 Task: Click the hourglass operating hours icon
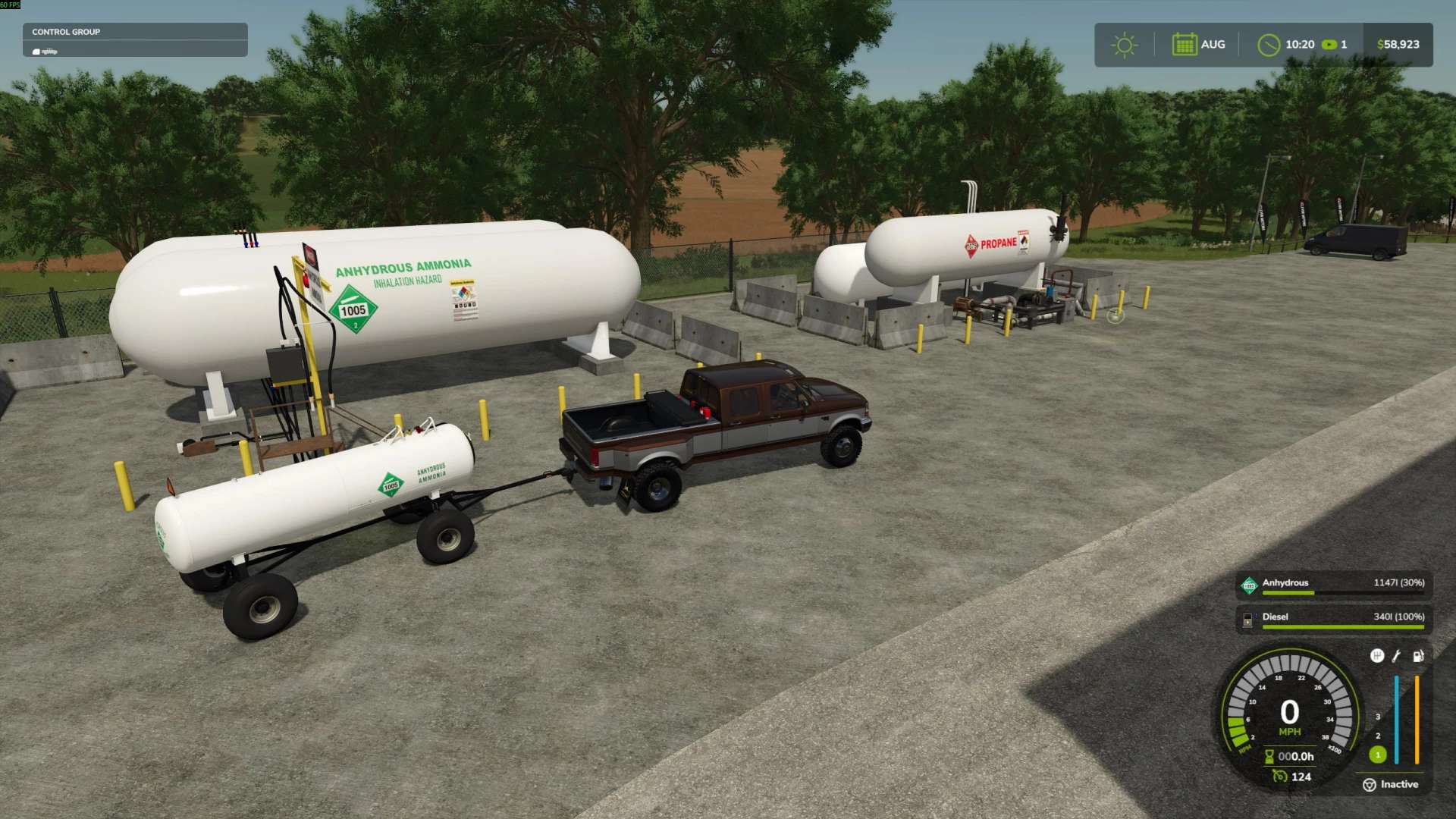point(1269,757)
